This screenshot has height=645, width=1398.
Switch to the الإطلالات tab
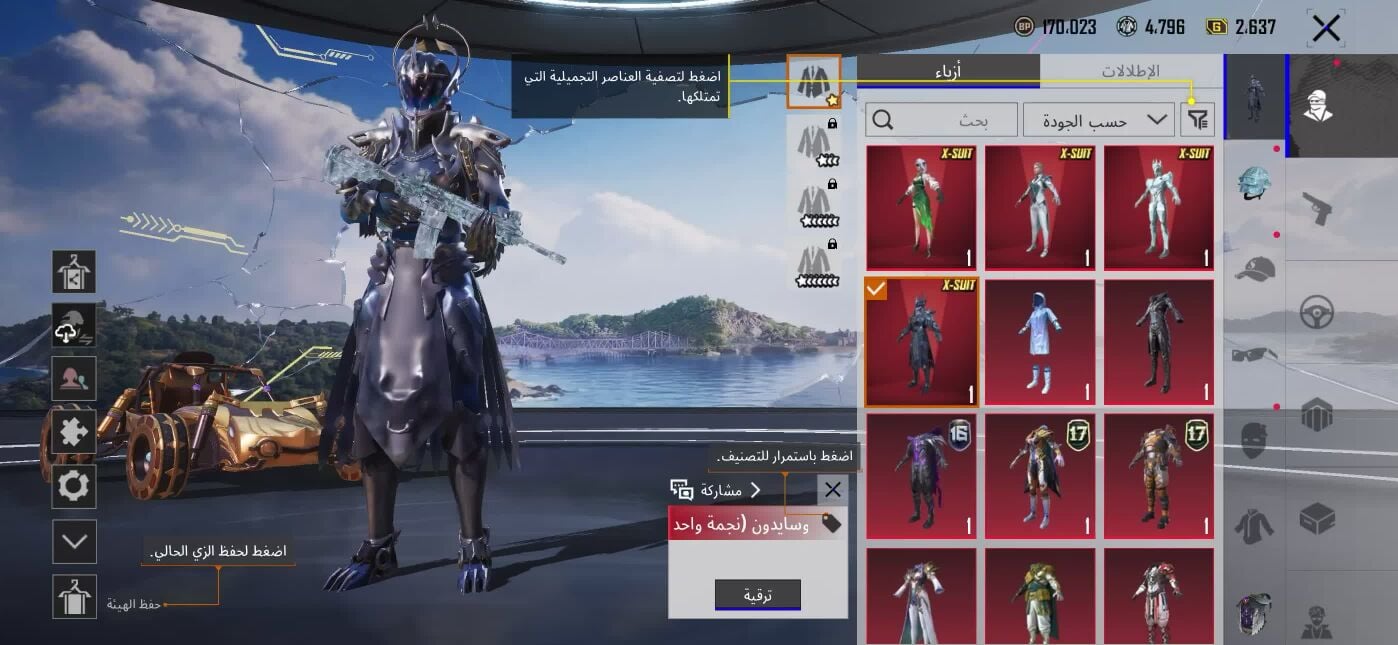point(1130,71)
